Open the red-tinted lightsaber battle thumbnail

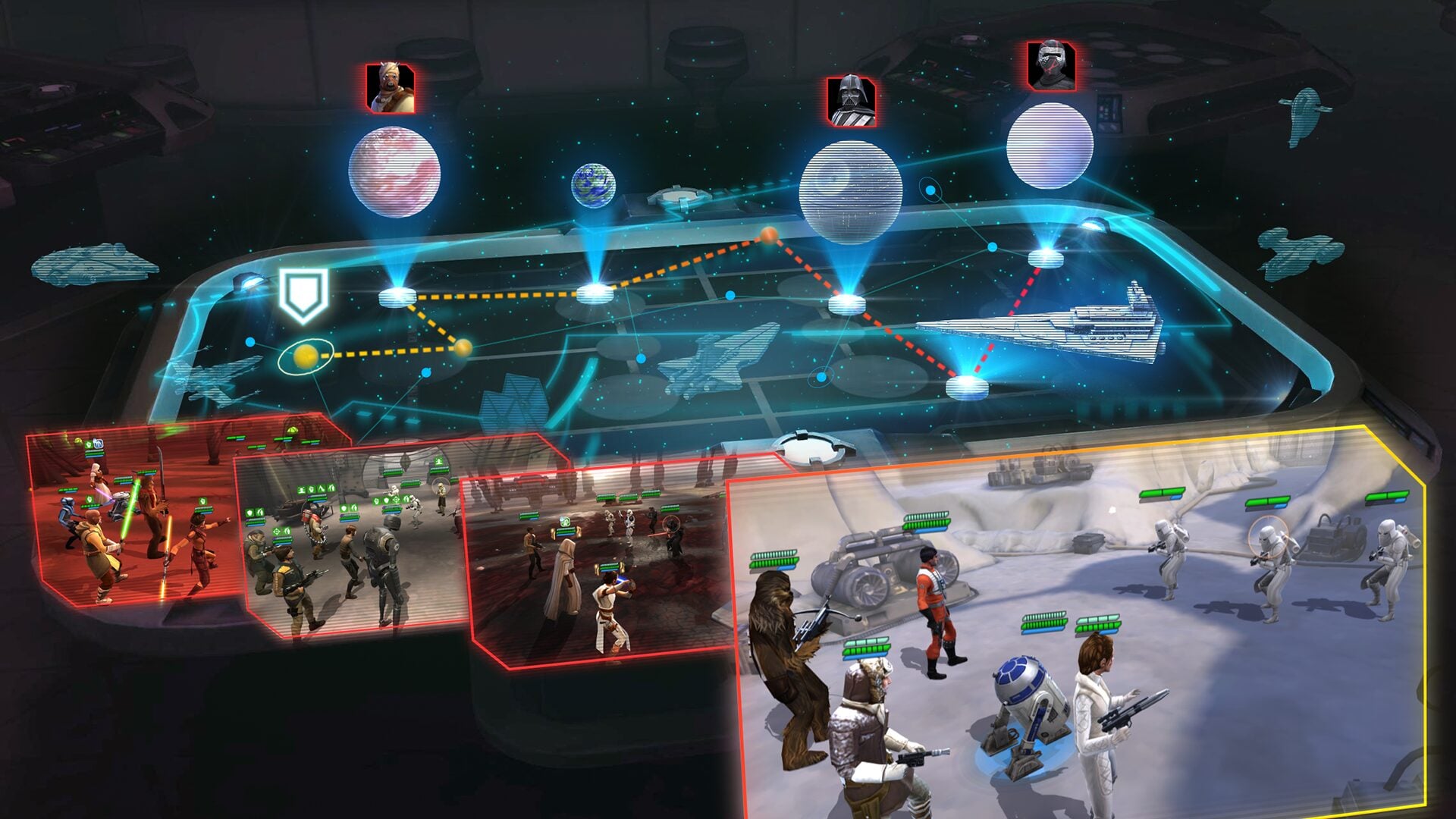pos(129,516)
